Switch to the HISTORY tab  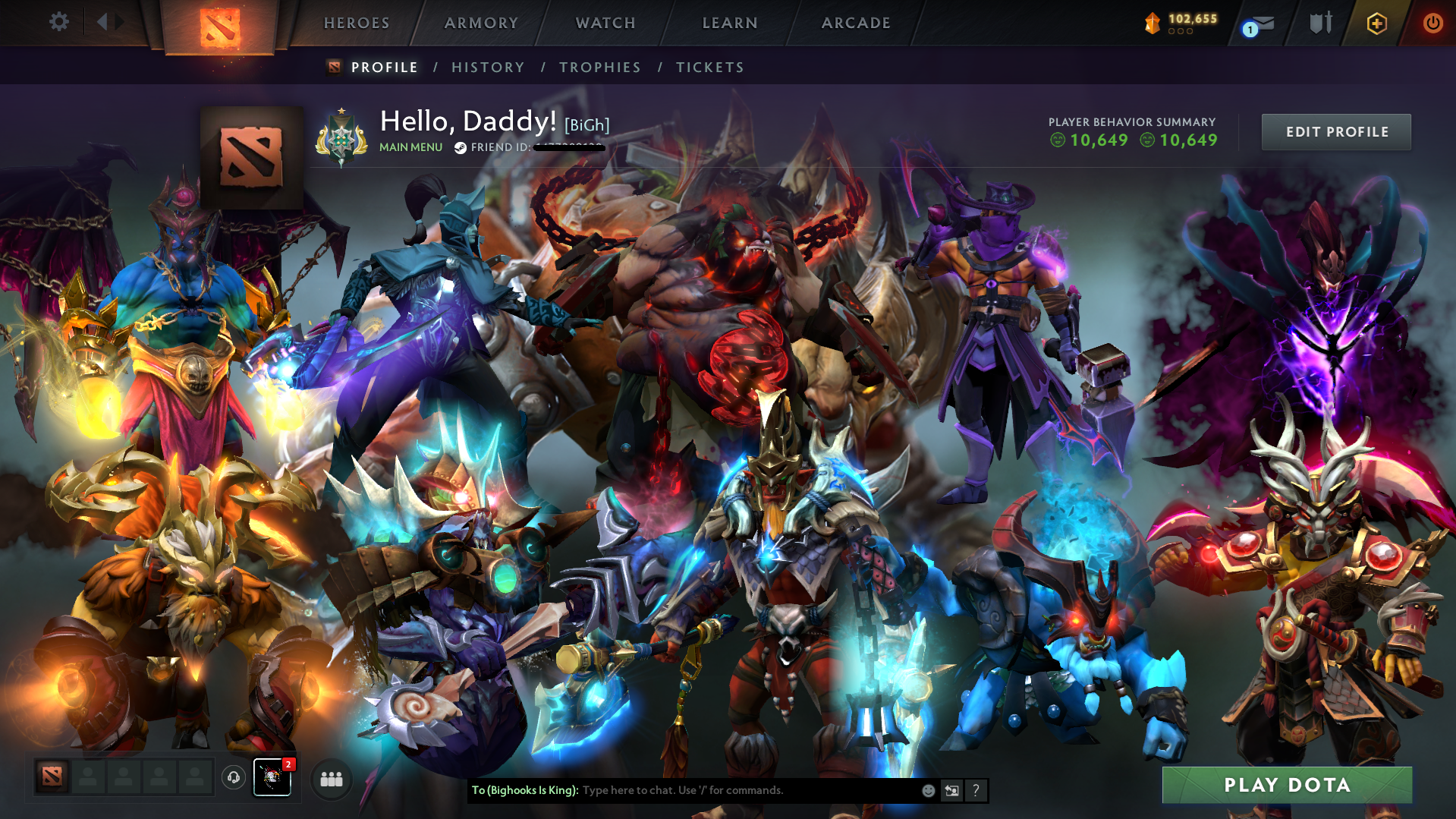487,67
